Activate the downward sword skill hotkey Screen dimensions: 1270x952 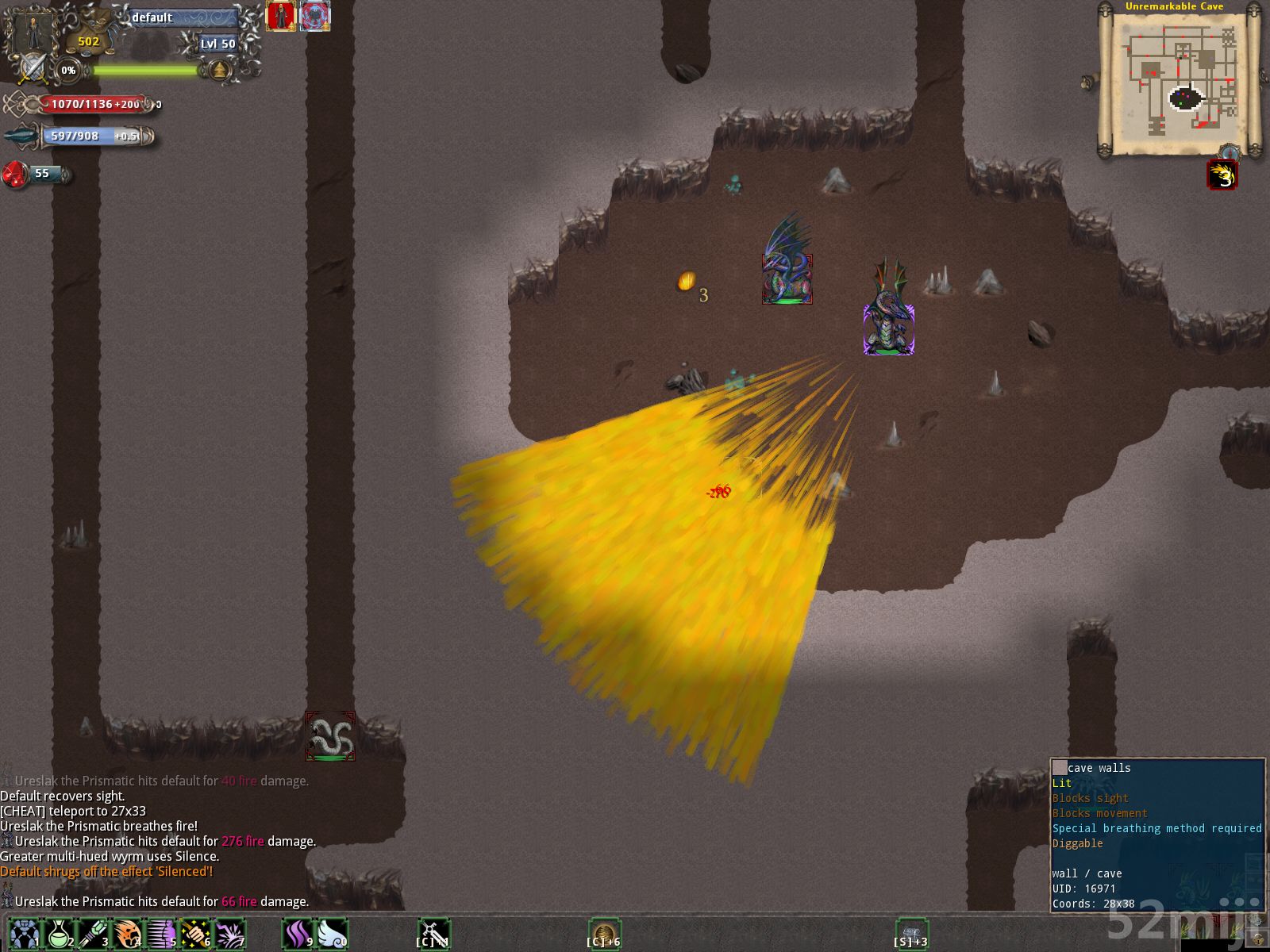coord(434,934)
